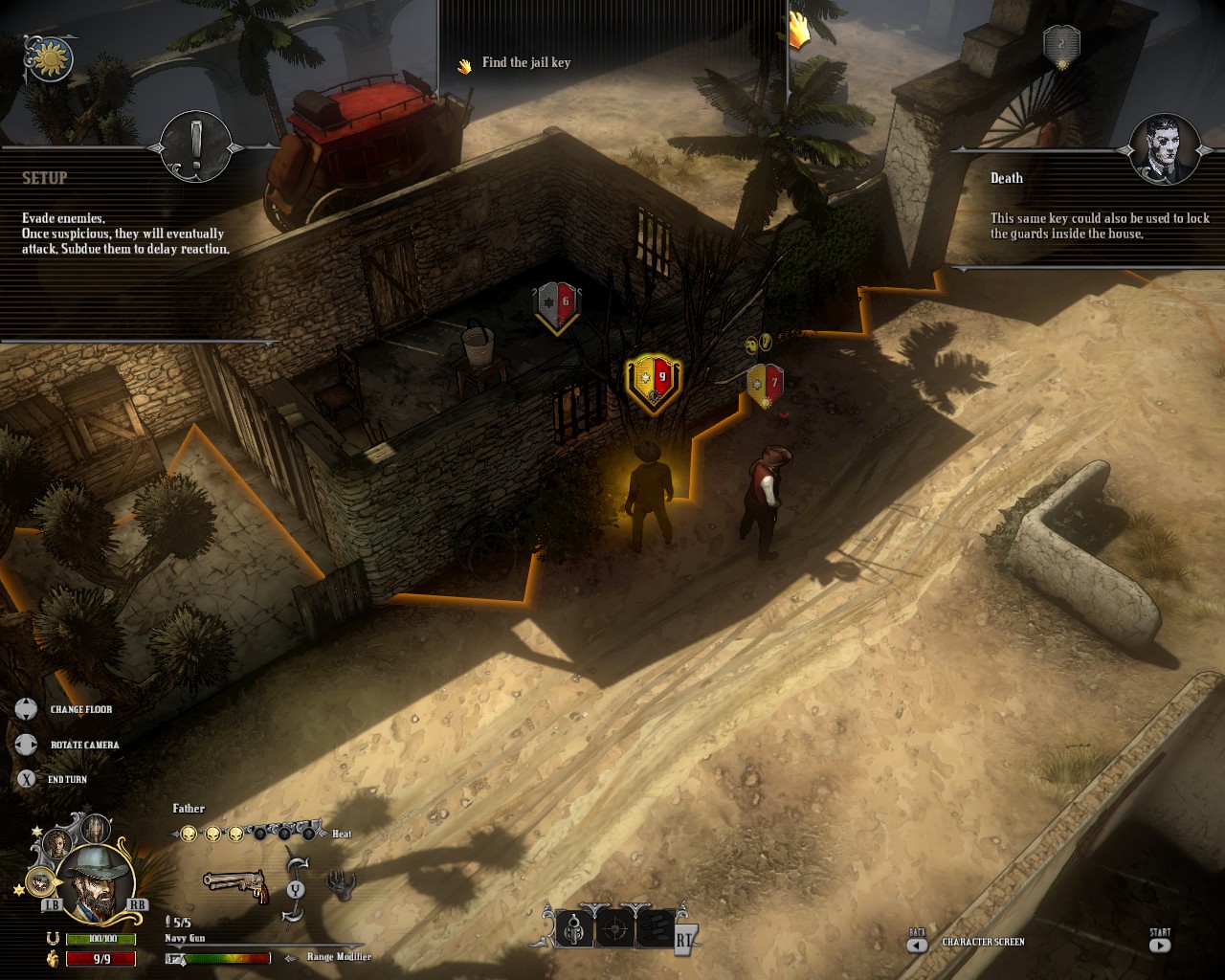Click the sun emblem in the corner
Image resolution: width=1225 pixels, height=980 pixels.
(49, 60)
